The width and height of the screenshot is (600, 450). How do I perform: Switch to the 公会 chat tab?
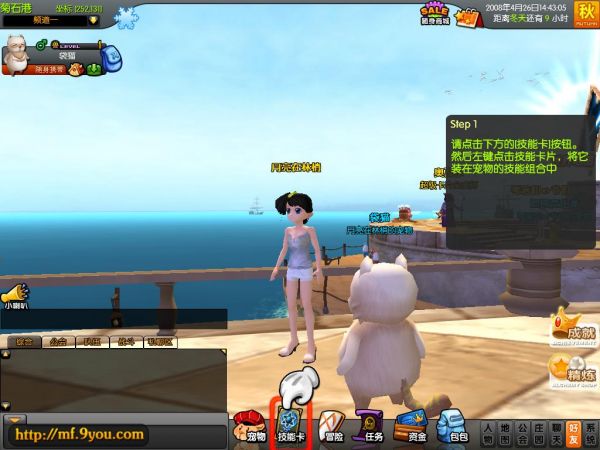tap(58, 342)
